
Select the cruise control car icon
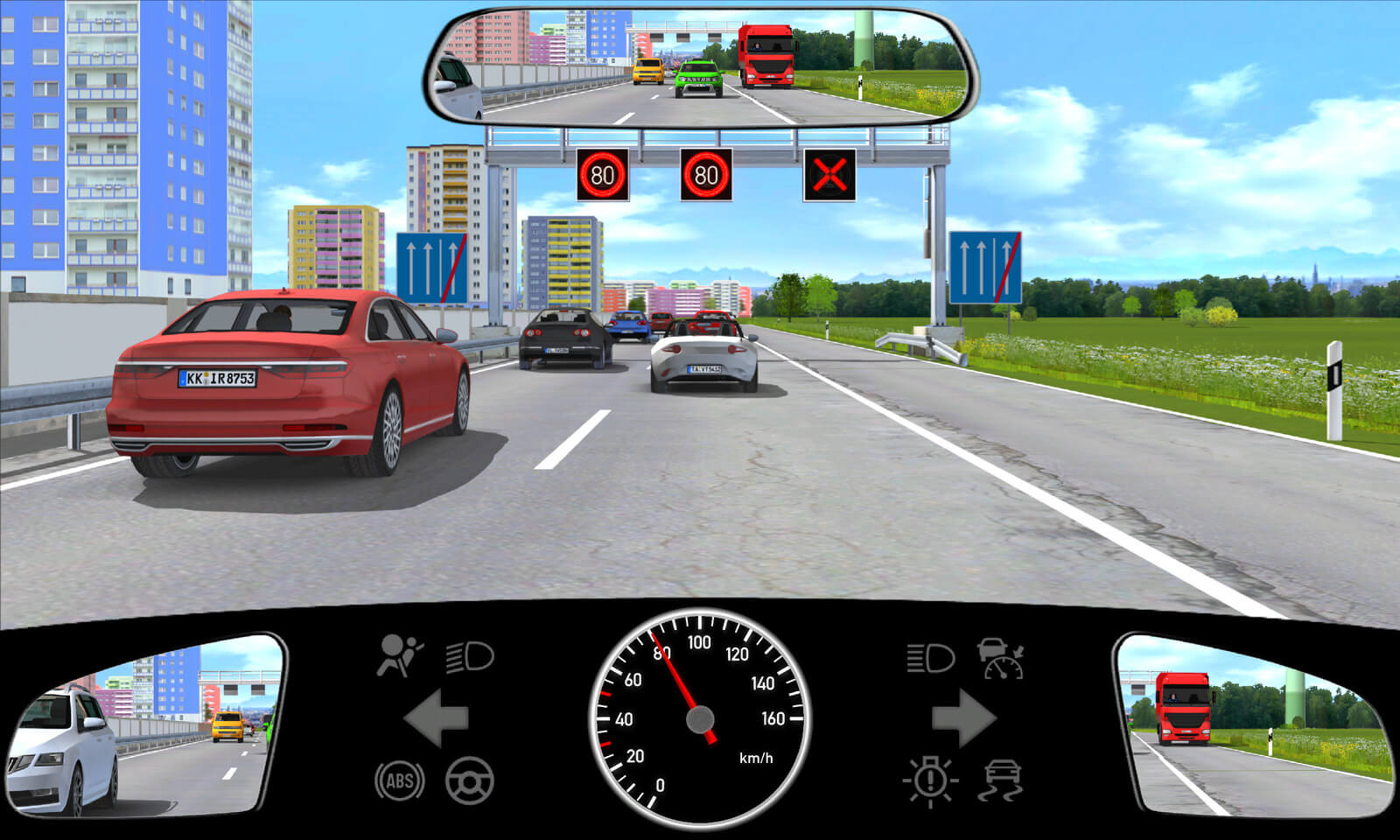[1002, 658]
